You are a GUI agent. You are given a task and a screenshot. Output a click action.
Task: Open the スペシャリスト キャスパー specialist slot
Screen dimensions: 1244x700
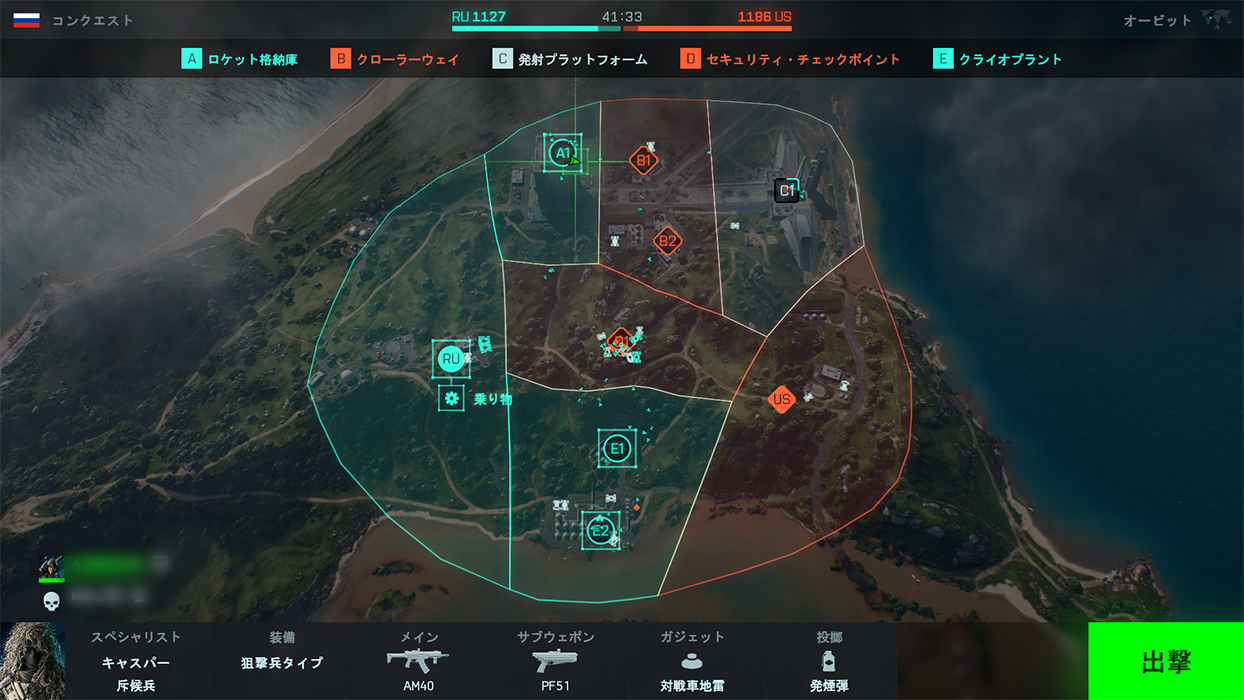(x=136, y=662)
